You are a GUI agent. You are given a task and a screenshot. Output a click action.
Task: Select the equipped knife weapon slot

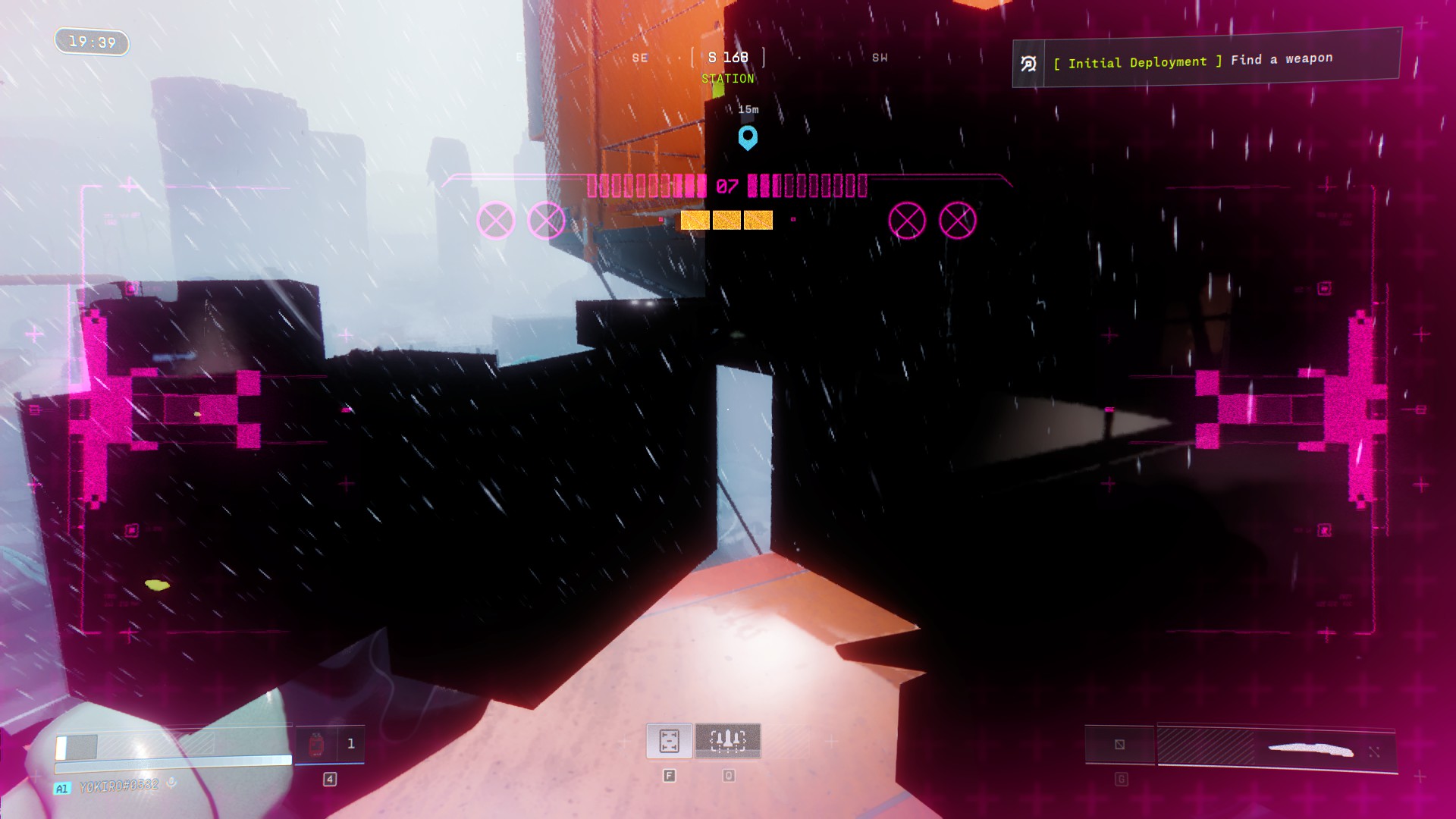coord(1277,748)
